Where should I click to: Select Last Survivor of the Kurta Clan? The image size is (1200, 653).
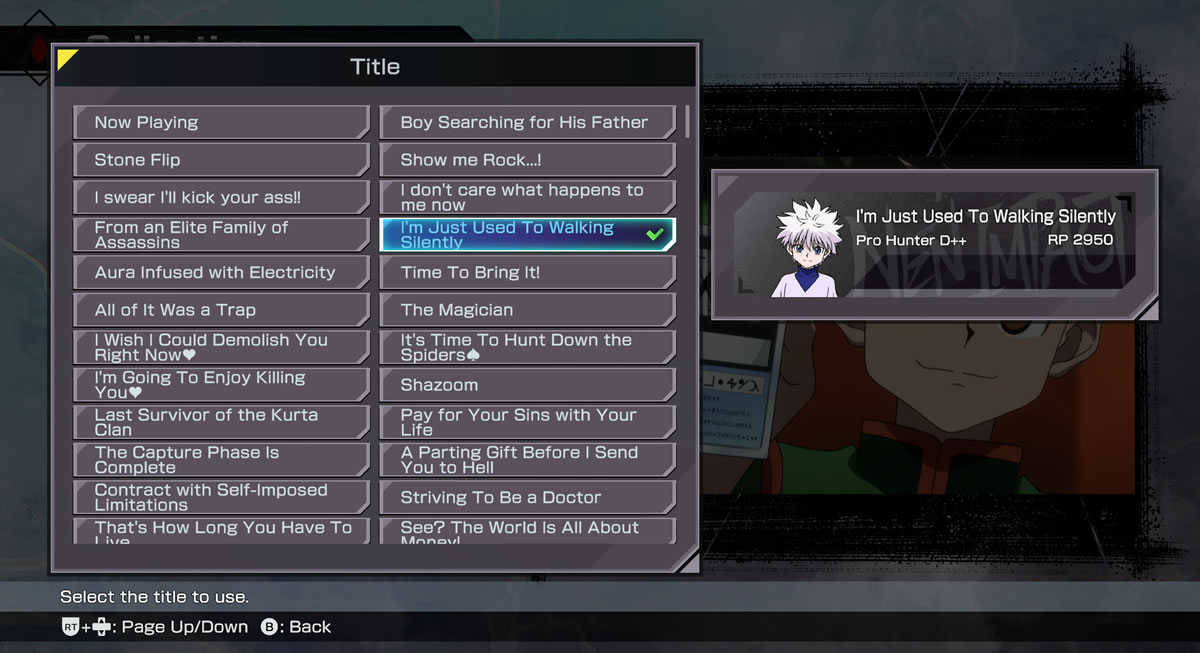pos(221,422)
